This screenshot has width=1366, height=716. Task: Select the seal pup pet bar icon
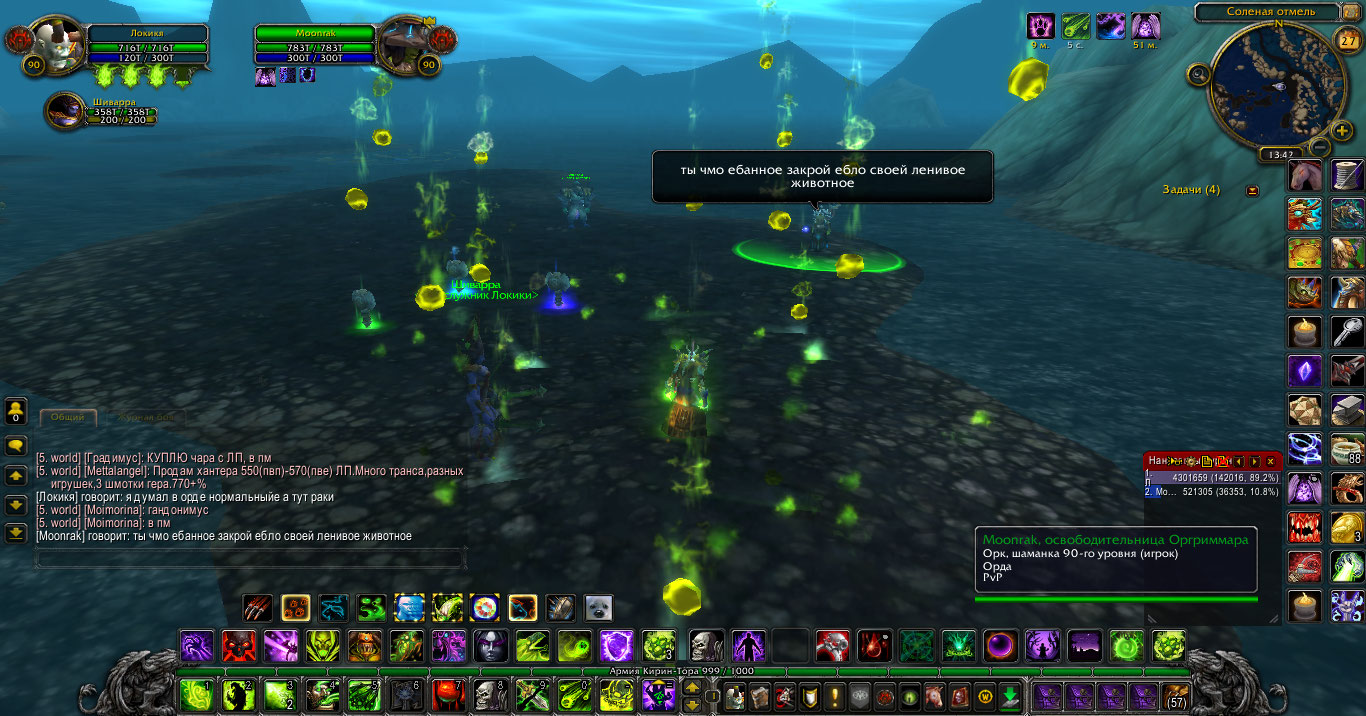598,608
